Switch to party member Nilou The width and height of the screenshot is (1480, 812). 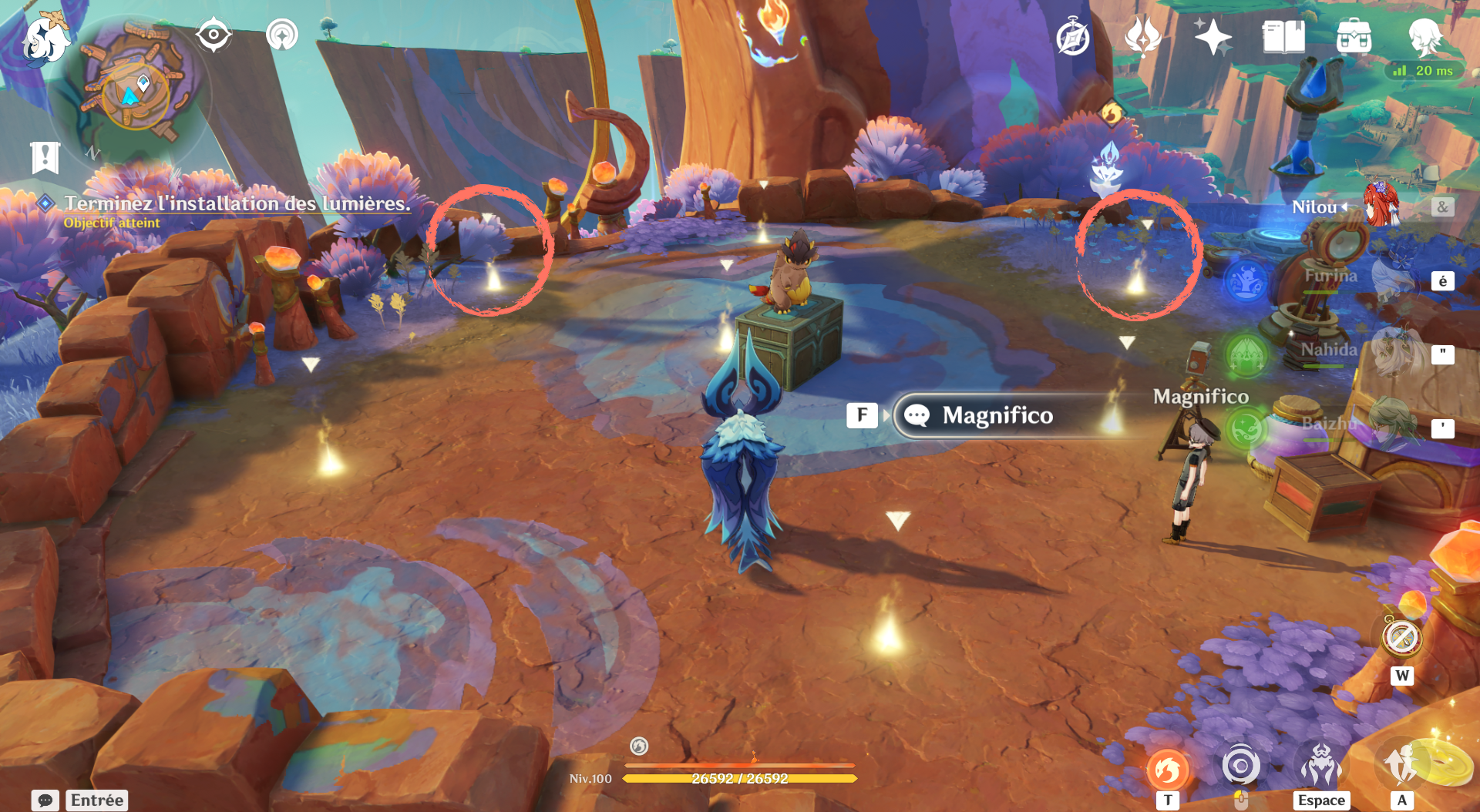pyautogui.click(x=1380, y=206)
